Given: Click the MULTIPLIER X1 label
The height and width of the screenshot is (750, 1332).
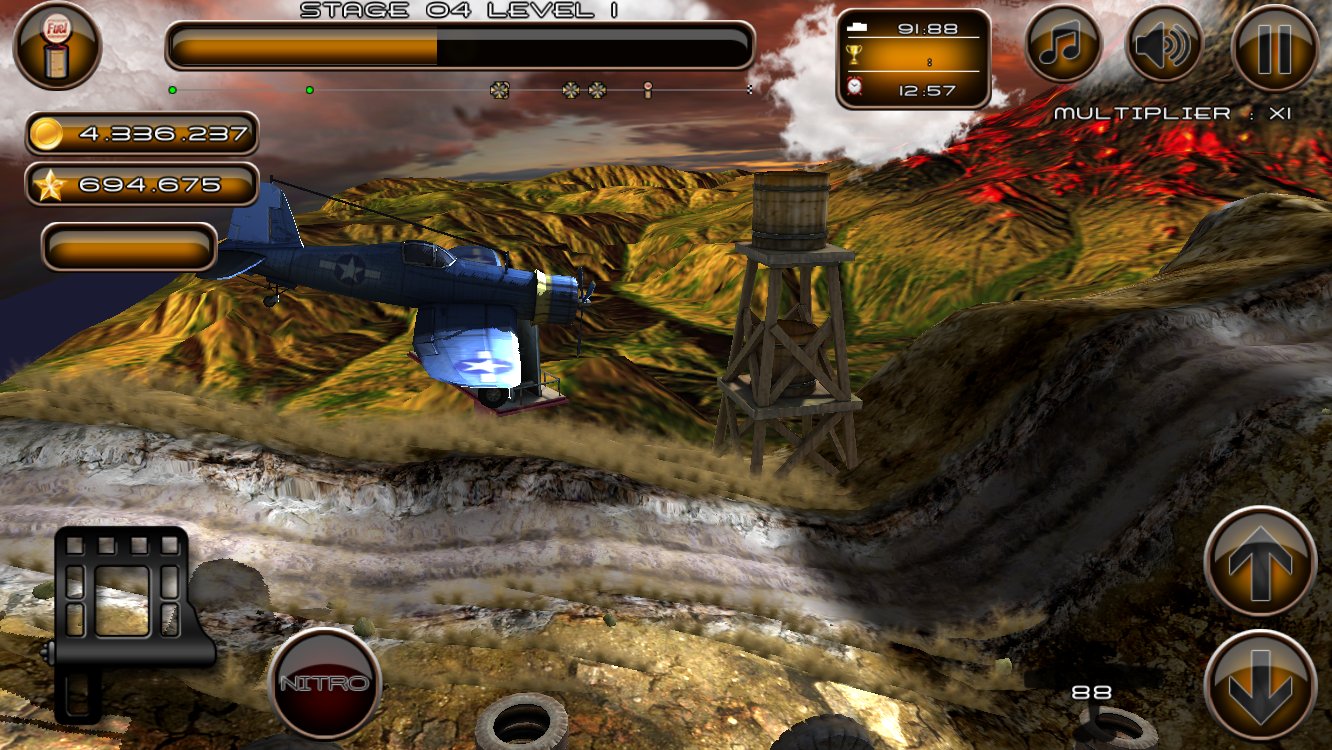Looking at the screenshot, I should point(1170,113).
